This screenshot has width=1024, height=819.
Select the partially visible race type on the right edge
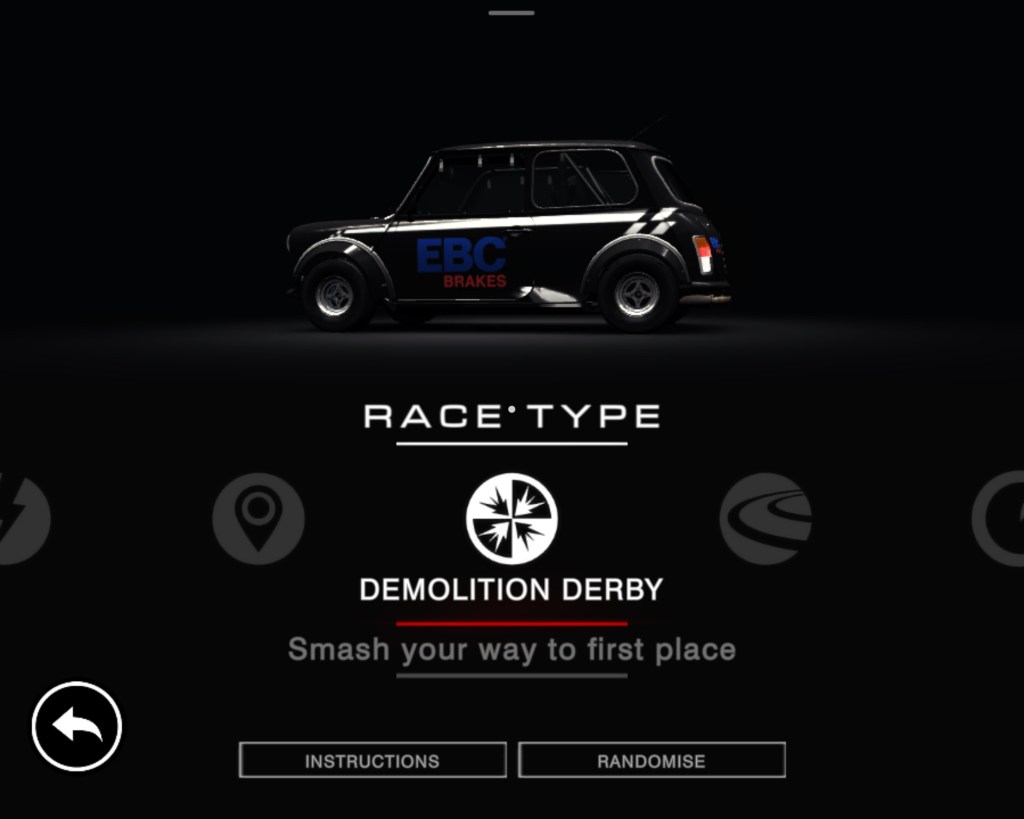[1001, 518]
